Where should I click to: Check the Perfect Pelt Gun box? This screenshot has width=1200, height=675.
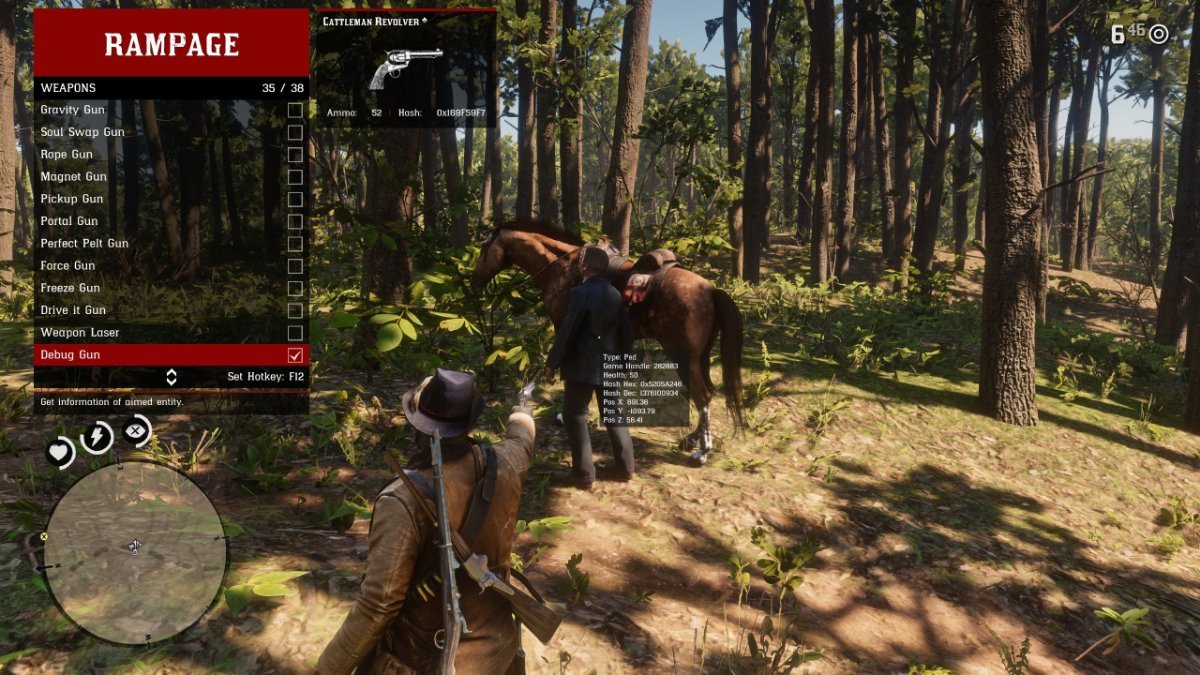pos(295,244)
